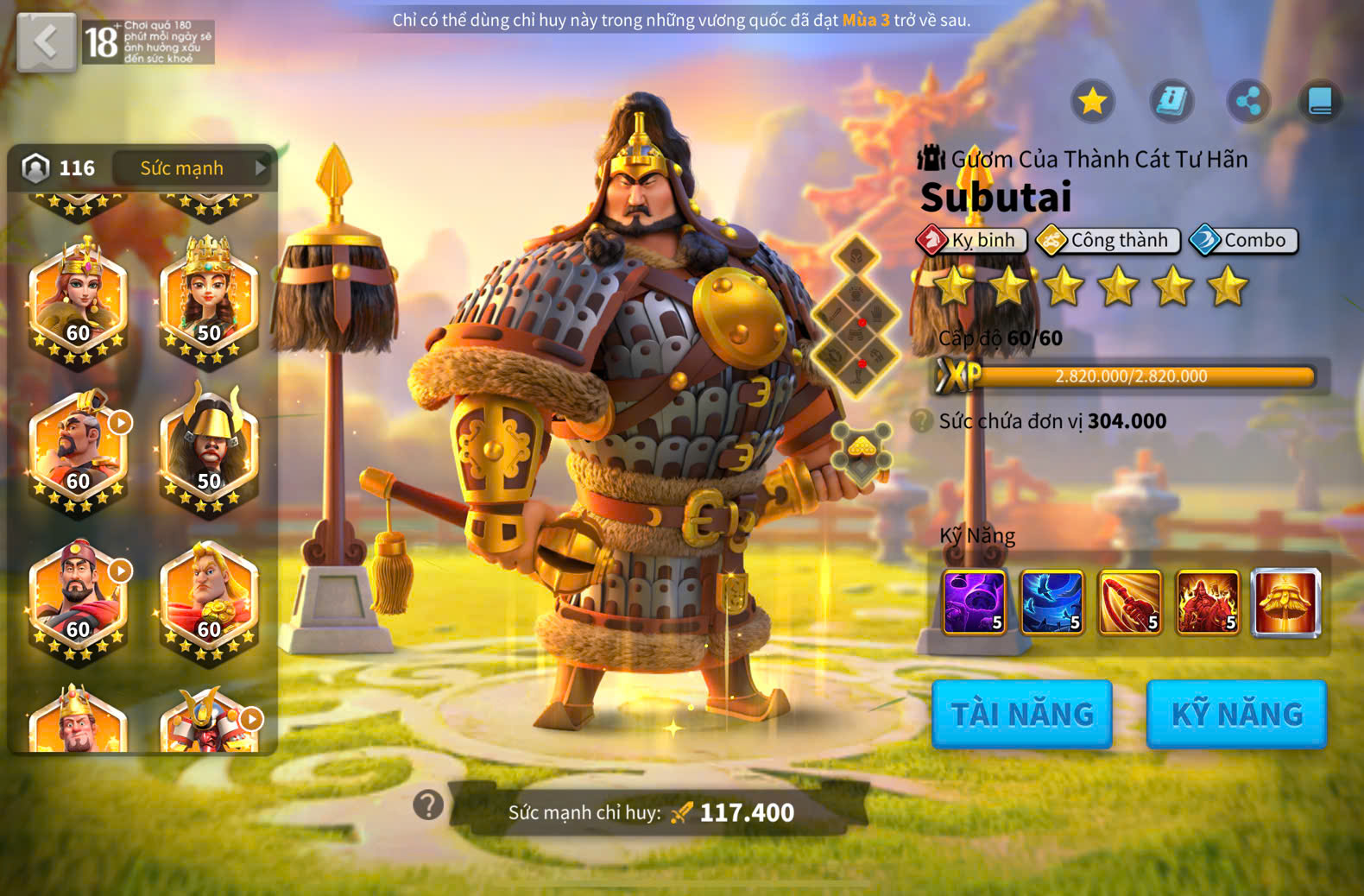Select the golden helmet expertise skill icon
This screenshot has height=896, width=1364.
[x=1285, y=602]
